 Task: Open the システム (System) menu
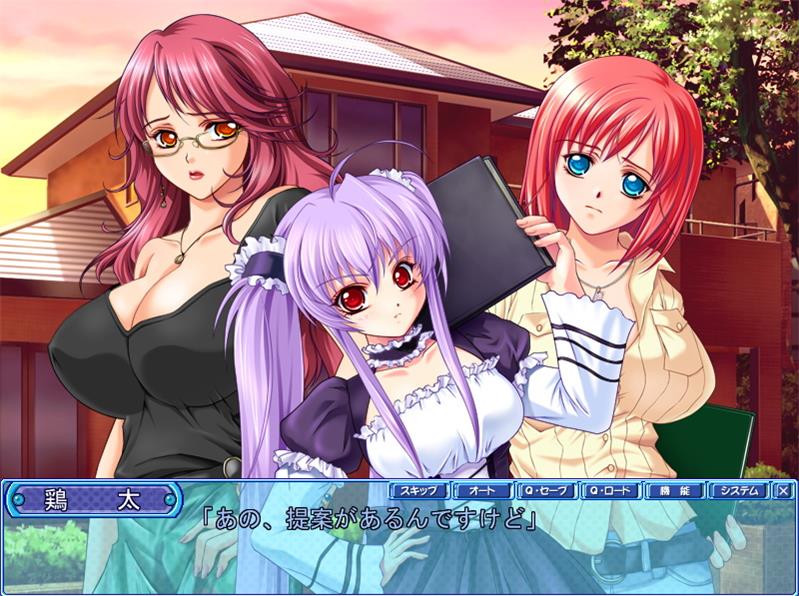pyautogui.click(x=738, y=491)
